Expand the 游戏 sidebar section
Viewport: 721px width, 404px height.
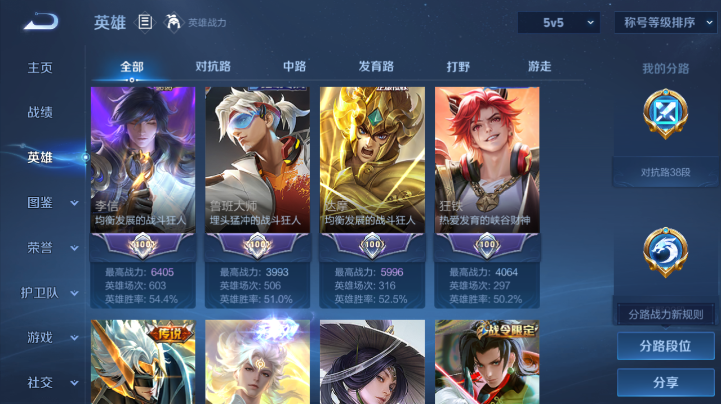coord(52,337)
